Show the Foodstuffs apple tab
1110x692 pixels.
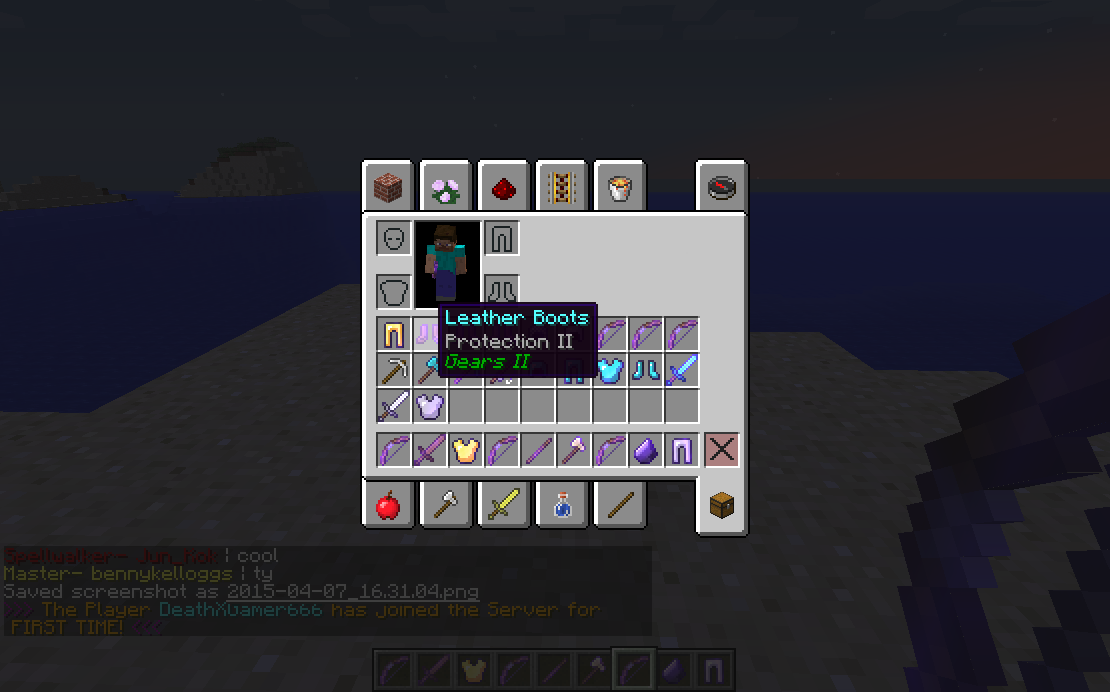point(387,506)
